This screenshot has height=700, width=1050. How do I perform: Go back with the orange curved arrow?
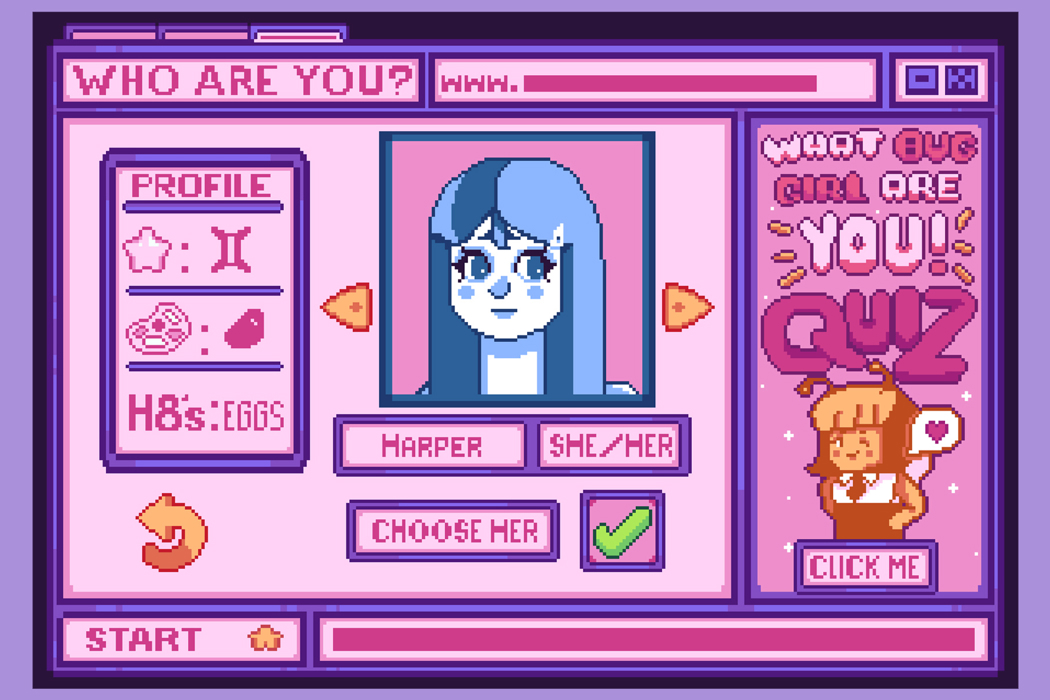(173, 532)
